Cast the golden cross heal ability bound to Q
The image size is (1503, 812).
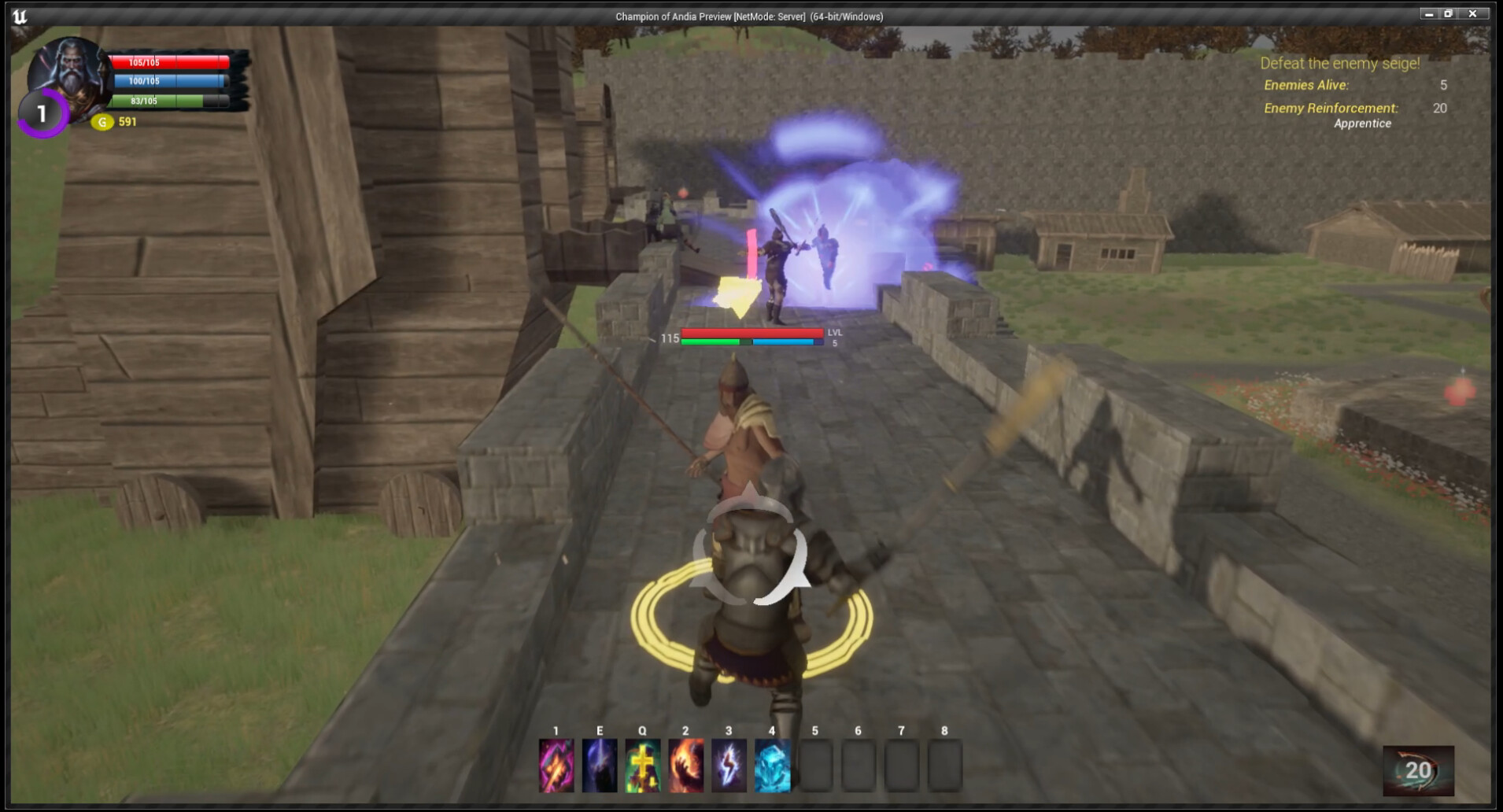pos(642,767)
